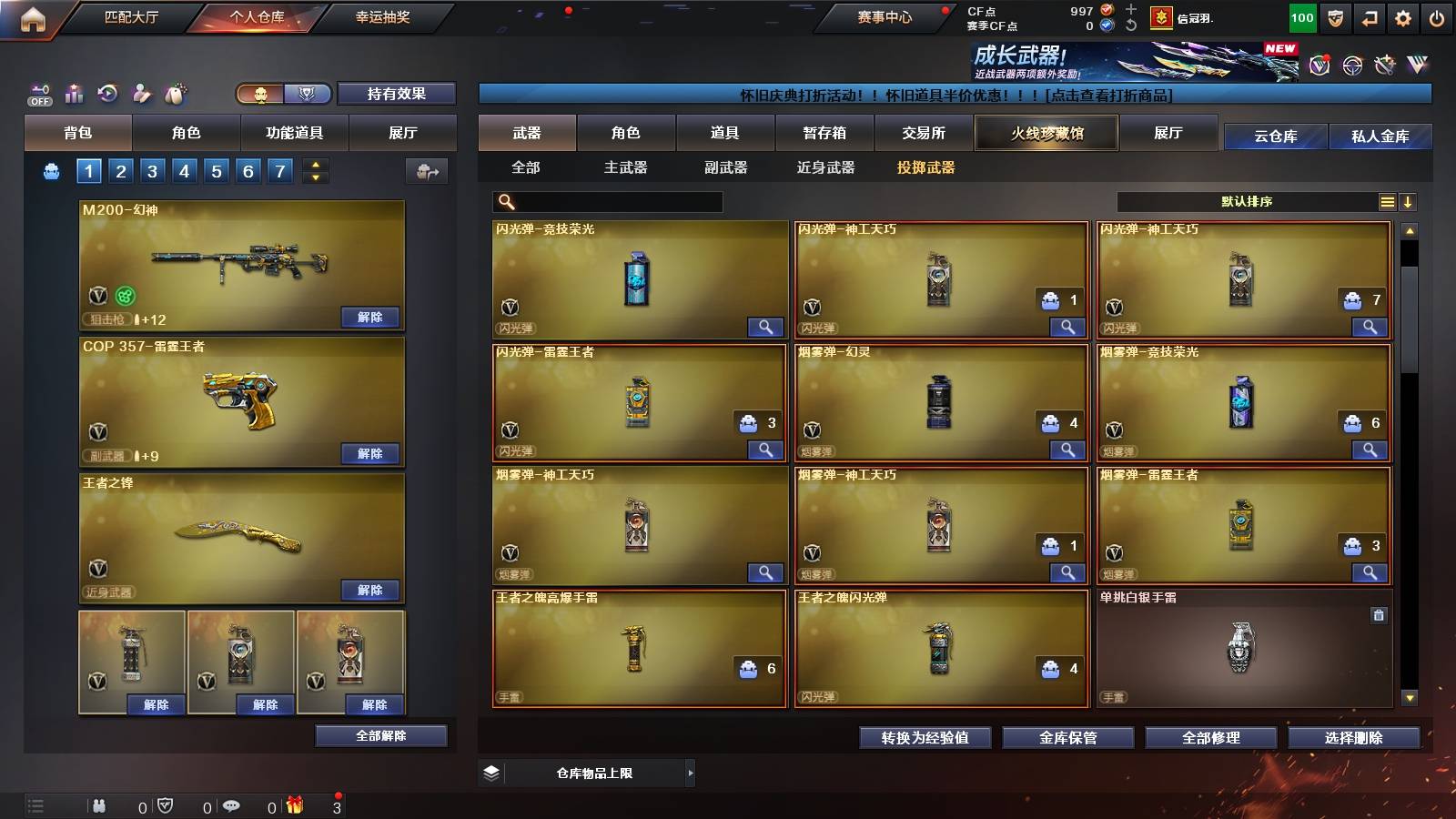Click the replay history icon above backpack
Image resolution: width=1456 pixels, height=819 pixels.
pos(106,93)
